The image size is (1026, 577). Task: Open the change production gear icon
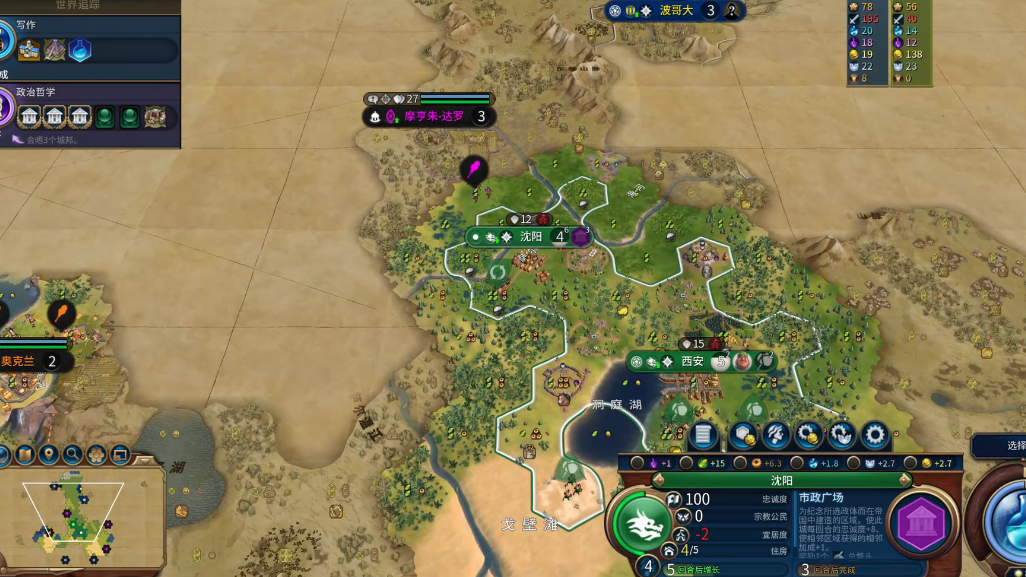(875, 435)
